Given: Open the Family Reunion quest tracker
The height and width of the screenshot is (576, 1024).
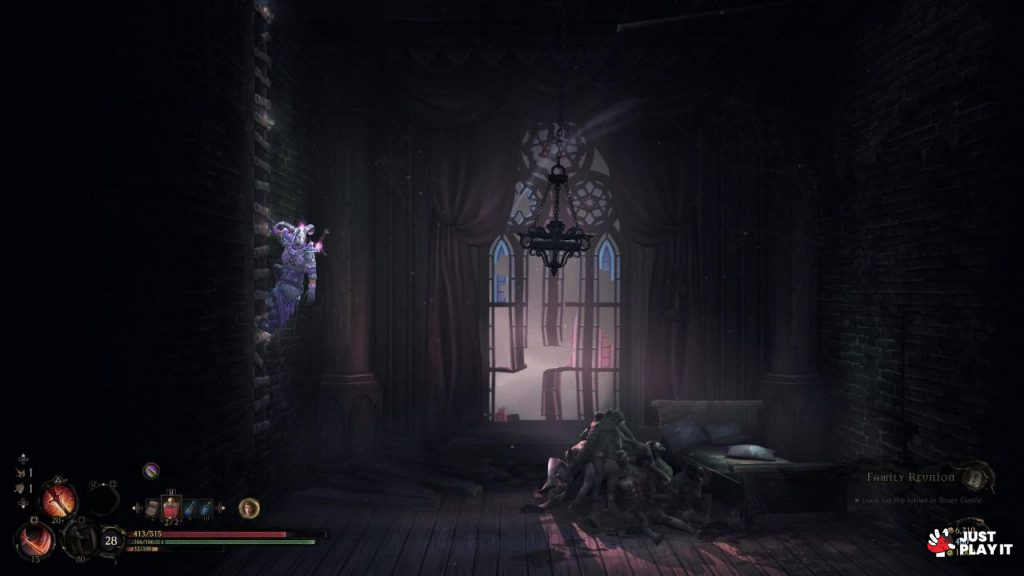Looking at the screenshot, I should 910,477.
